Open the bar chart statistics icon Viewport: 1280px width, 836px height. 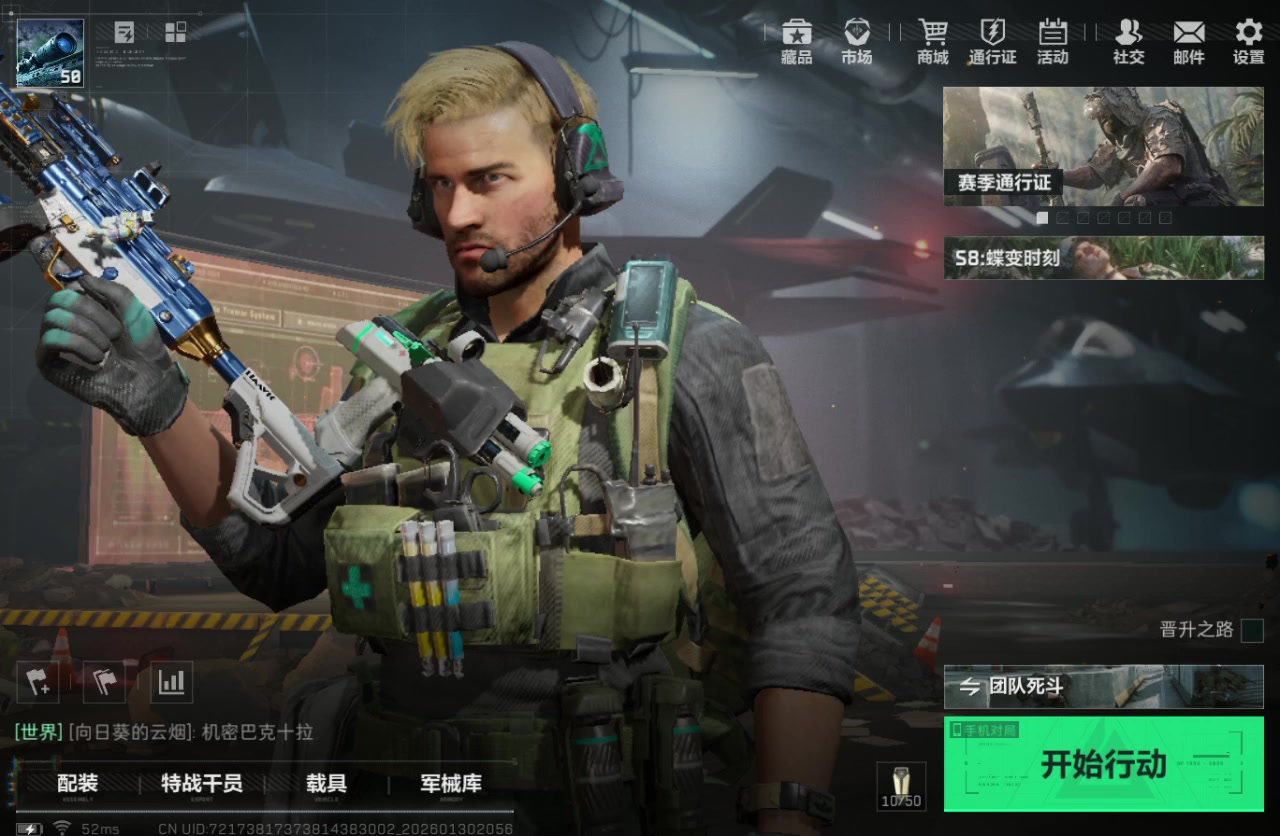coord(172,683)
